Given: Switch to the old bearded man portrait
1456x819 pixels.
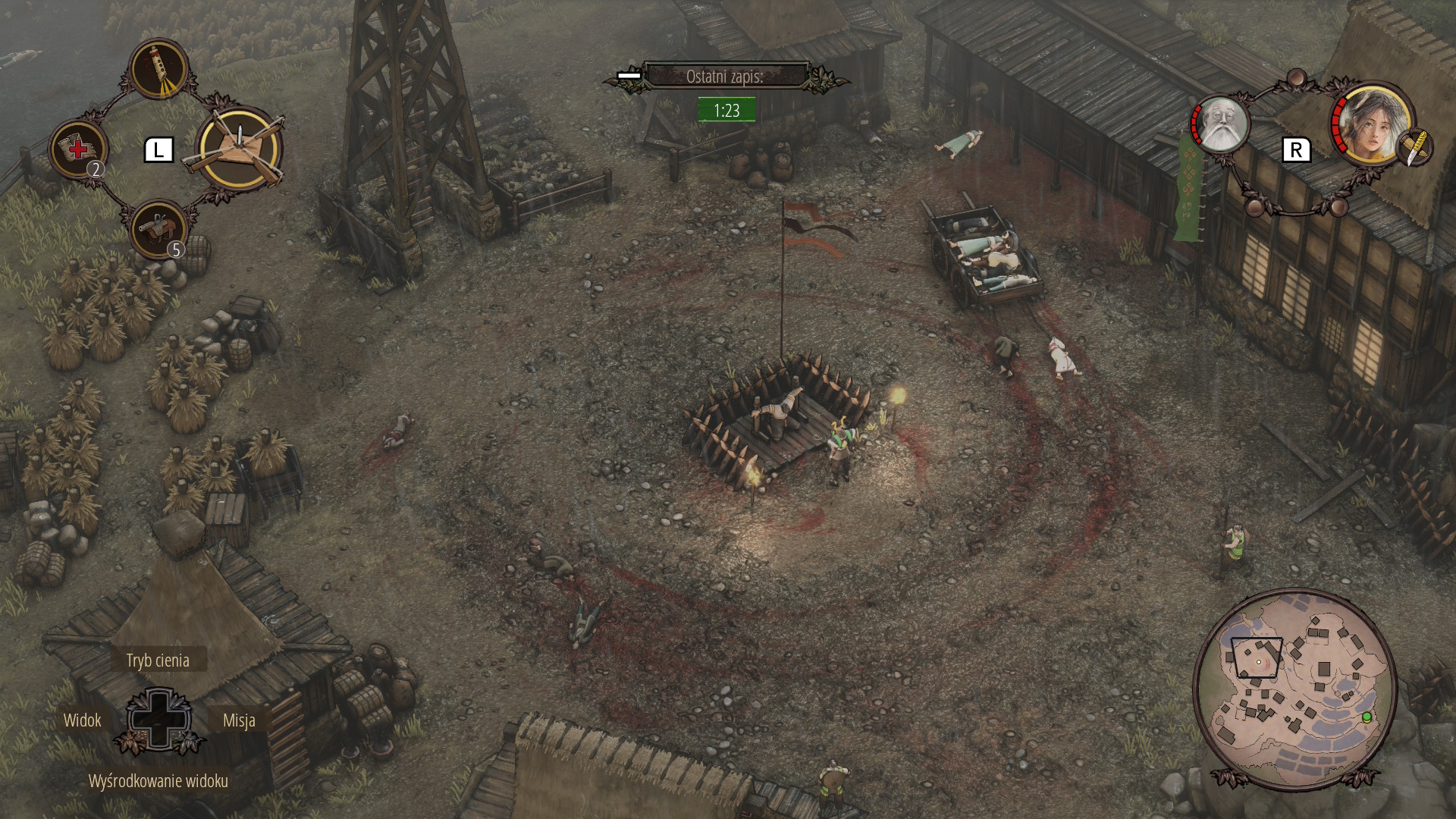Looking at the screenshot, I should point(1221,125).
